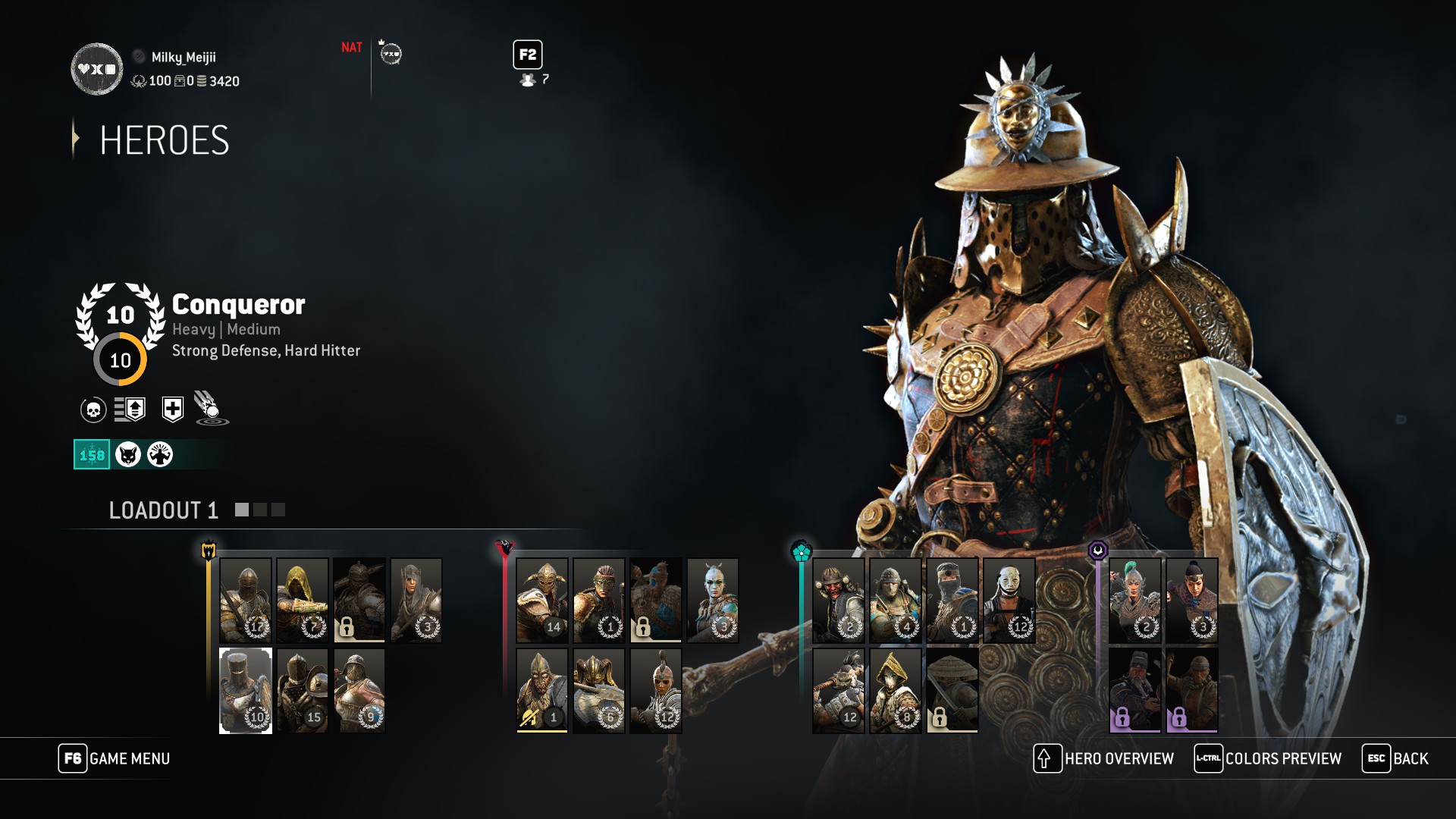Open the Hero Overview
Image resolution: width=1456 pixels, height=819 pixels.
1104,758
